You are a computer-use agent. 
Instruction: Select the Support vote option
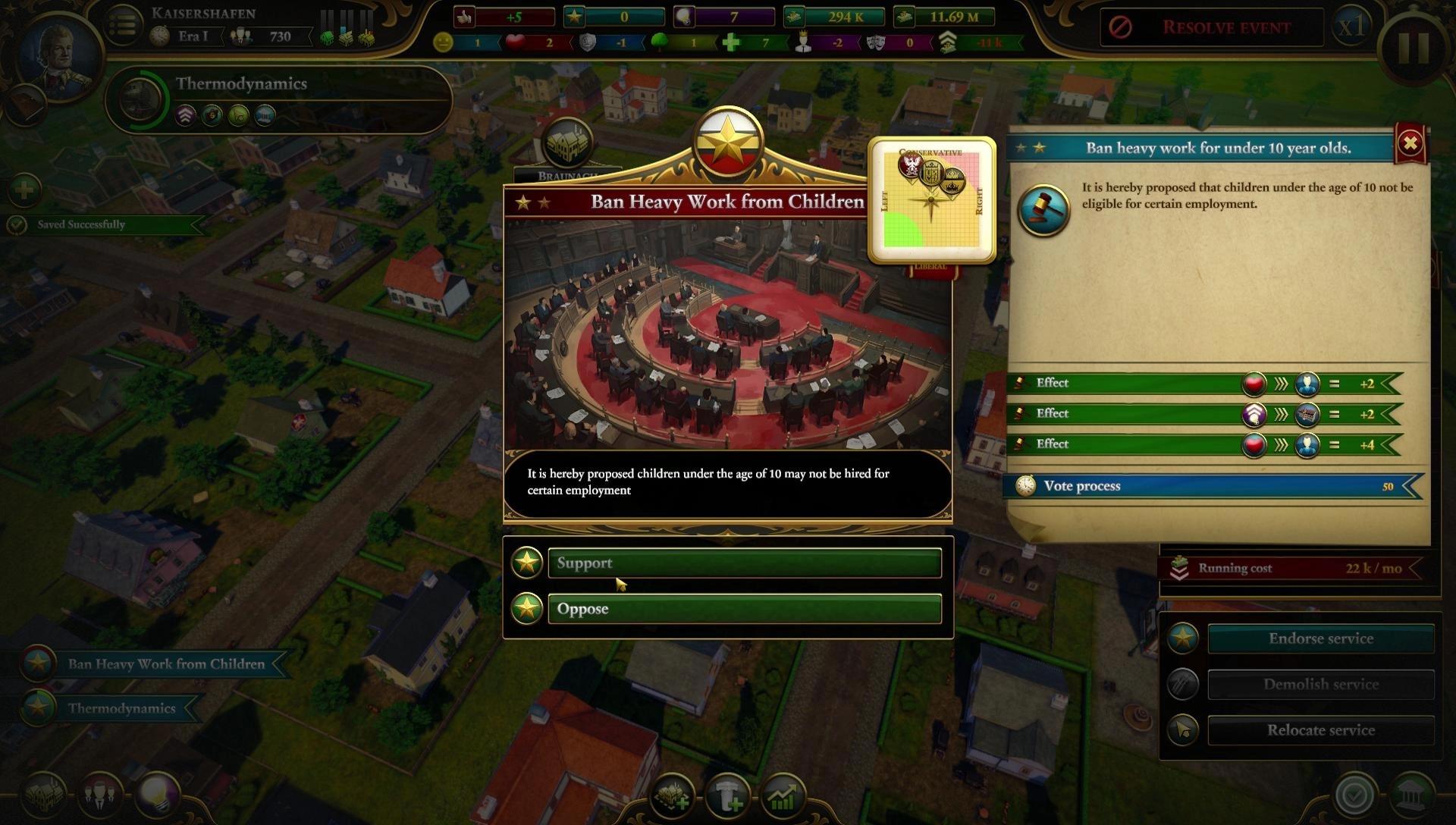click(743, 563)
